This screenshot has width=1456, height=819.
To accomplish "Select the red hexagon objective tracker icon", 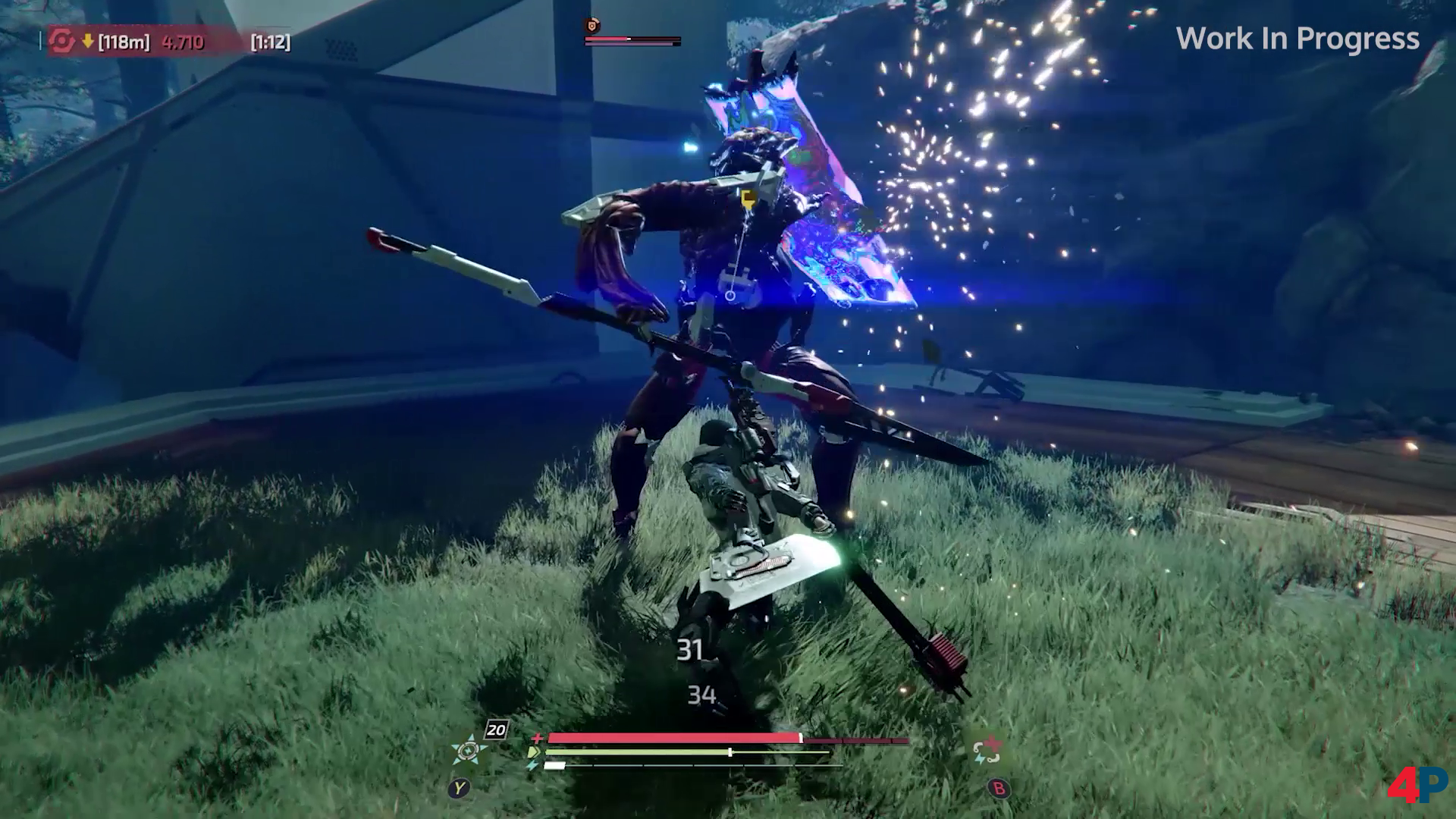I will click(62, 42).
